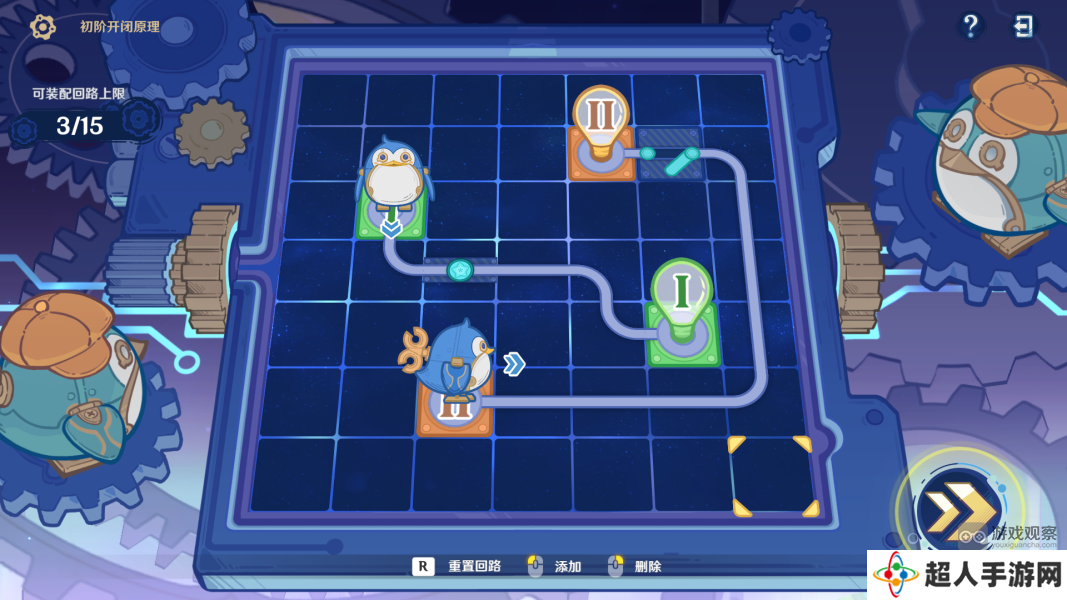The height and width of the screenshot is (600, 1067).
Task: Click the teal star node on circuit
Action: (x=460, y=269)
